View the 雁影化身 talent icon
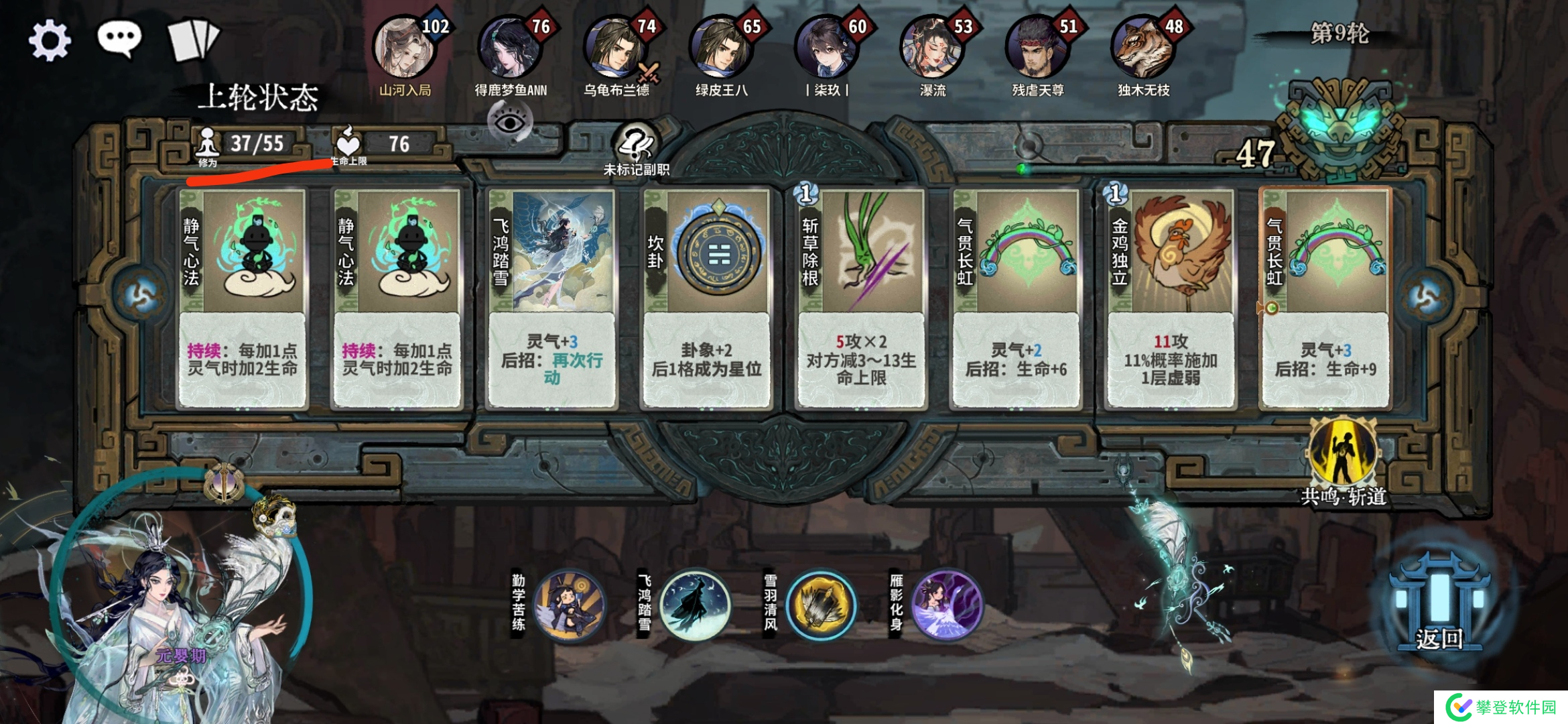1568x724 pixels. pyautogui.click(x=945, y=605)
